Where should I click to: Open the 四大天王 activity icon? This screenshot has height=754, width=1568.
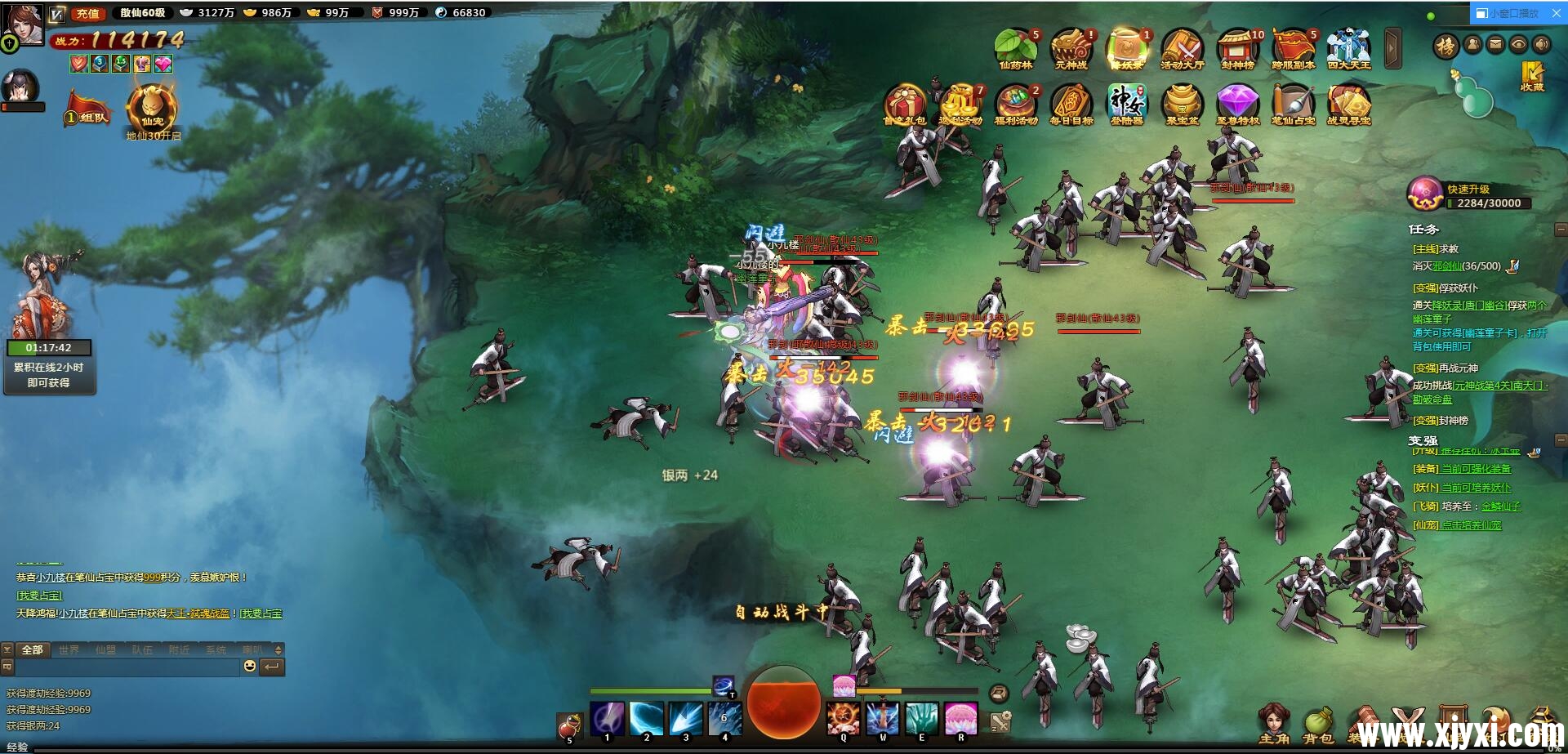1348,47
